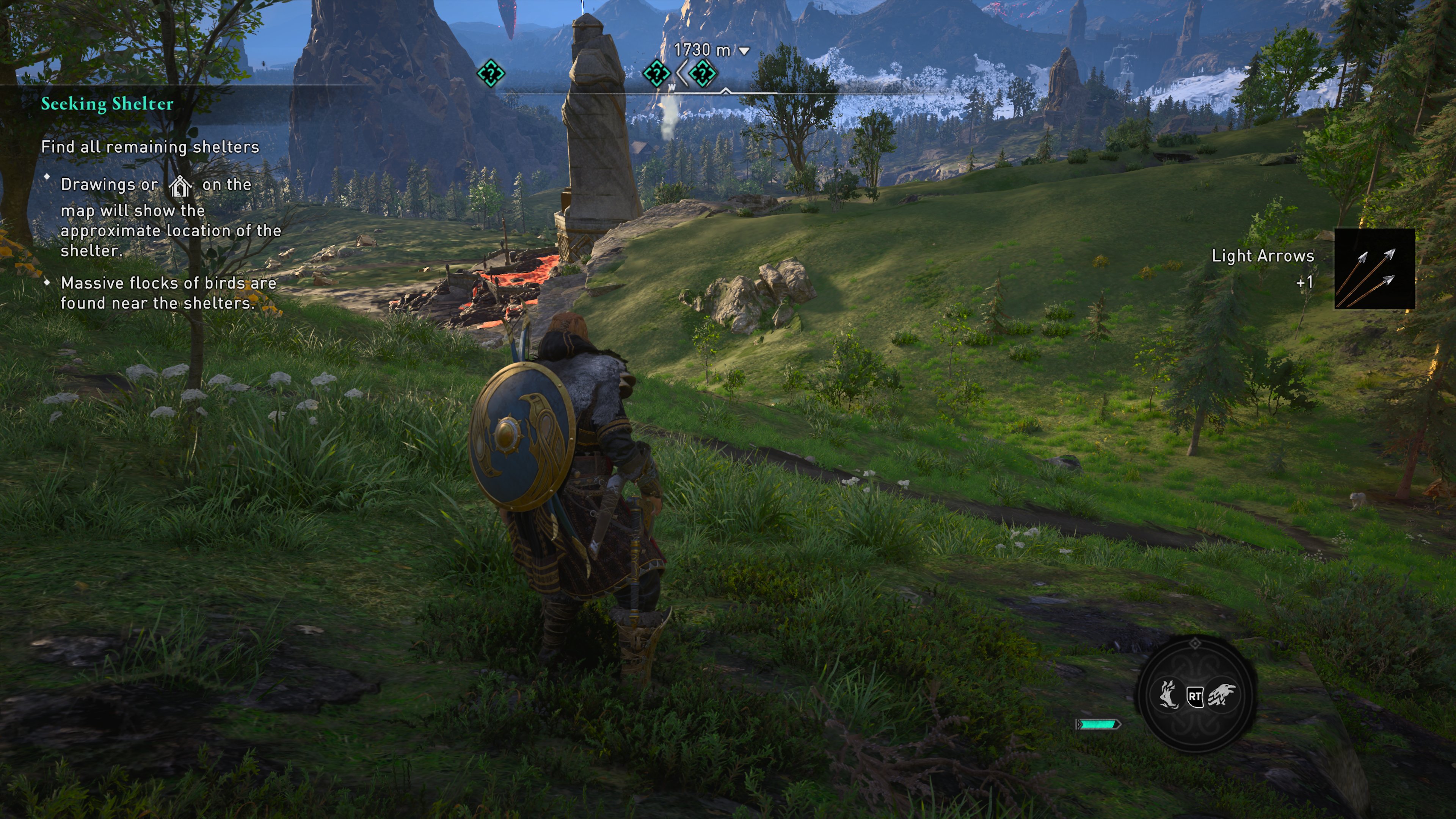Activate the raven ability icon
The height and width of the screenshot is (819, 1456).
(1221, 695)
